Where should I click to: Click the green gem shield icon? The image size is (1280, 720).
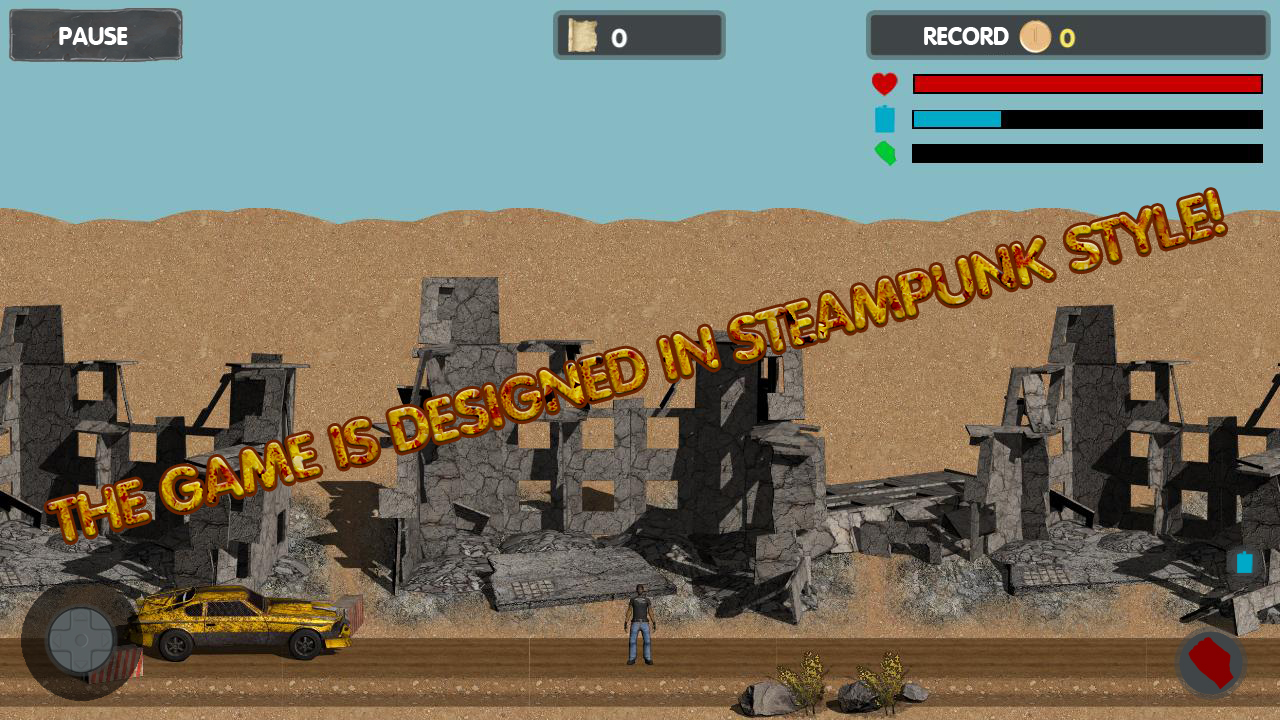884,154
